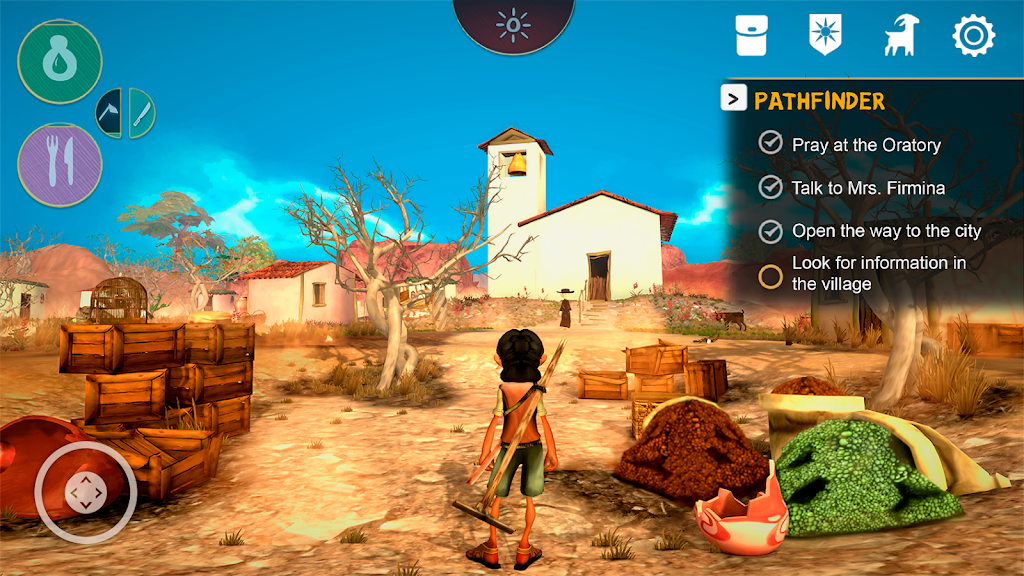Tap the water gourd thirst button
This screenshot has height=576, width=1024.
[59, 62]
